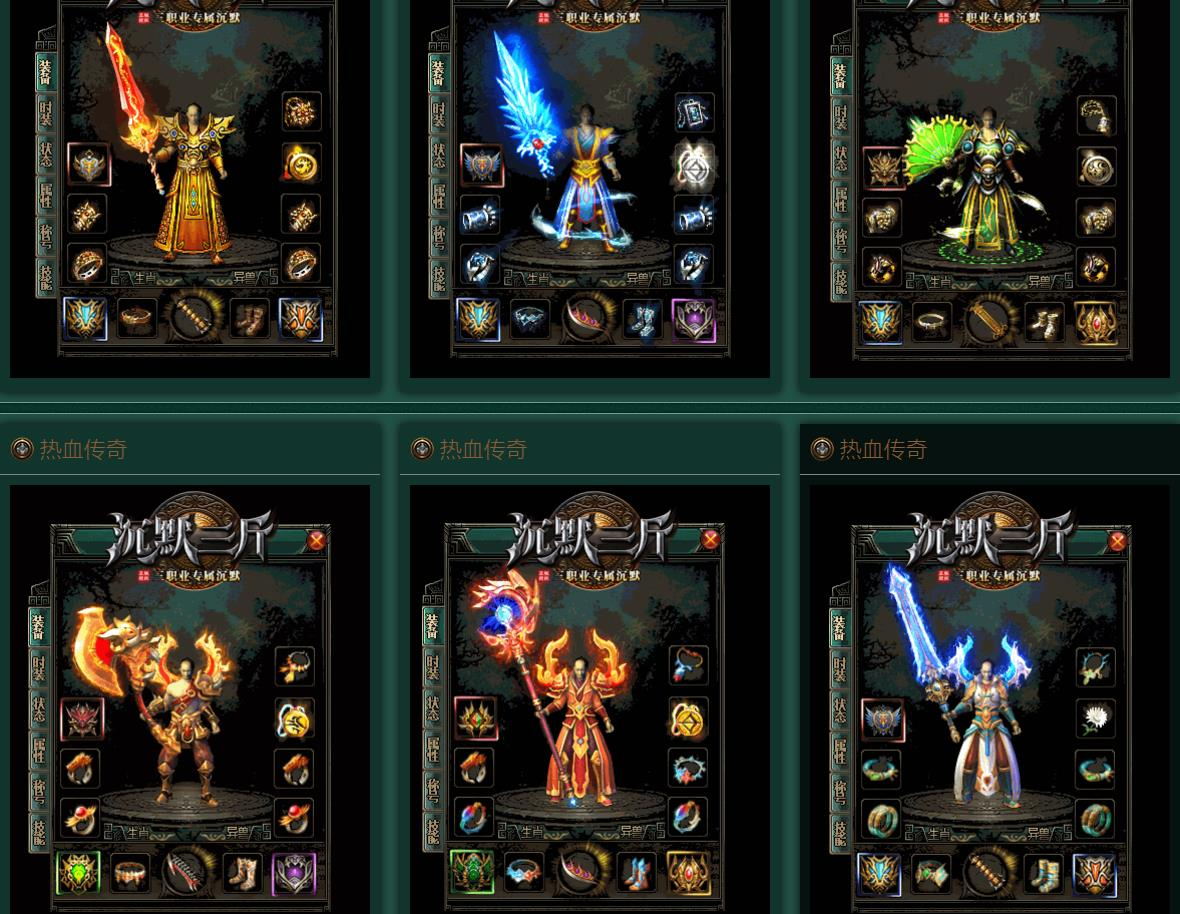This screenshot has width=1180, height=914.
Task: Close the fire staff mage's panel
Action: (710, 540)
